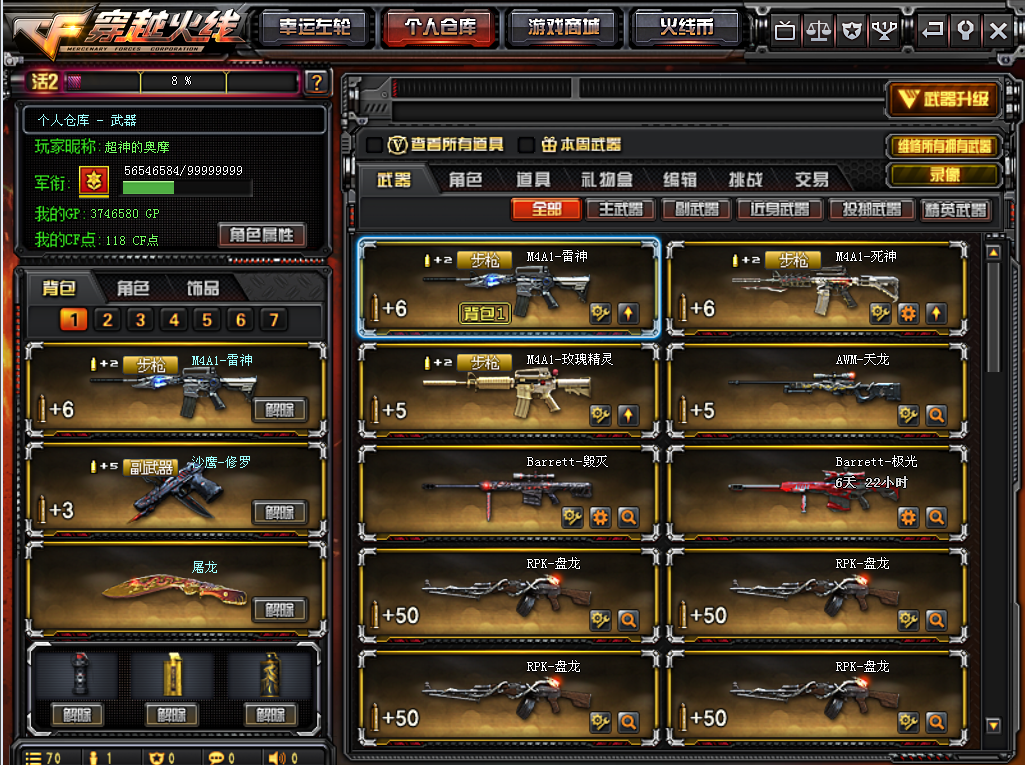Toggle the 查看所有道具 checkbox
The height and width of the screenshot is (765, 1025).
(x=374, y=145)
